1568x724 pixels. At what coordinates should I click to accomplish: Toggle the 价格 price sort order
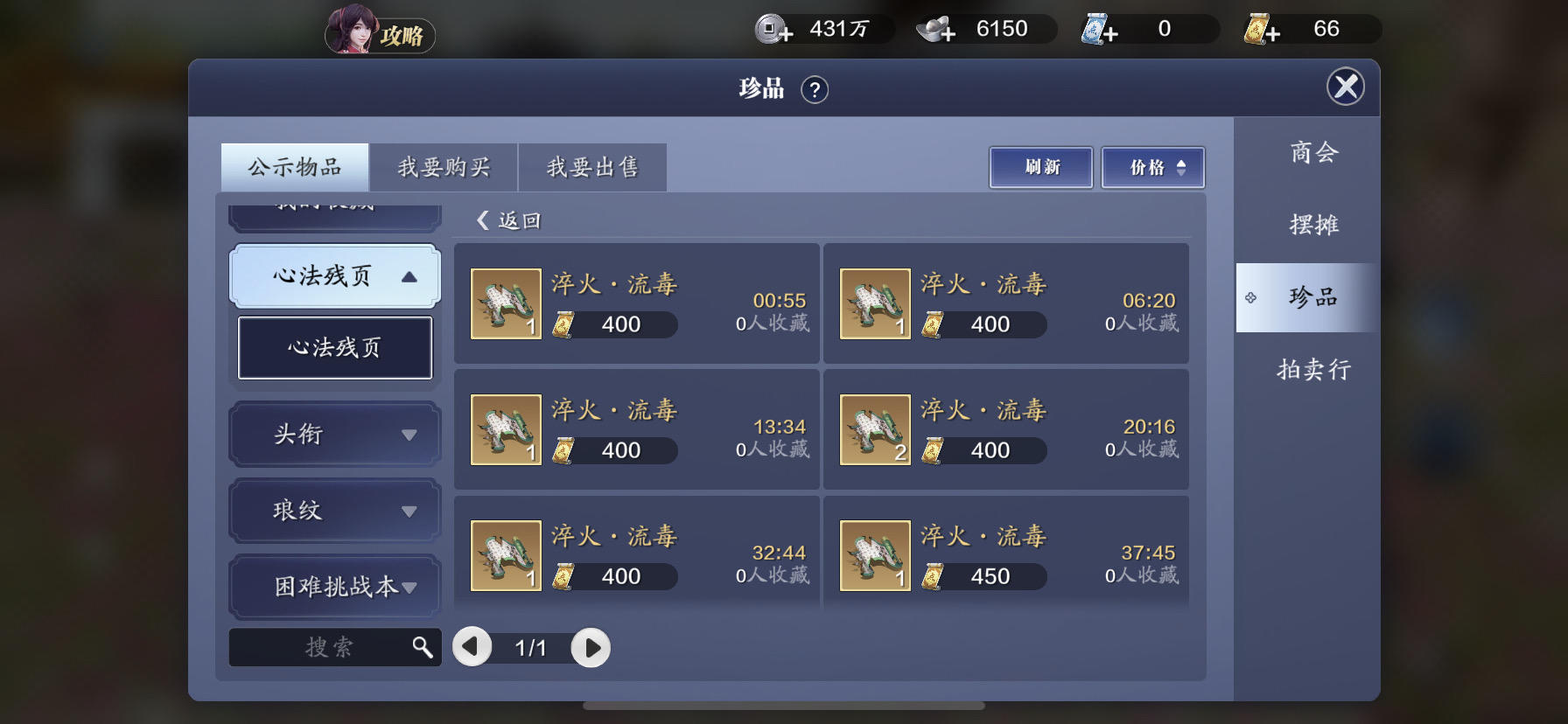point(1152,166)
